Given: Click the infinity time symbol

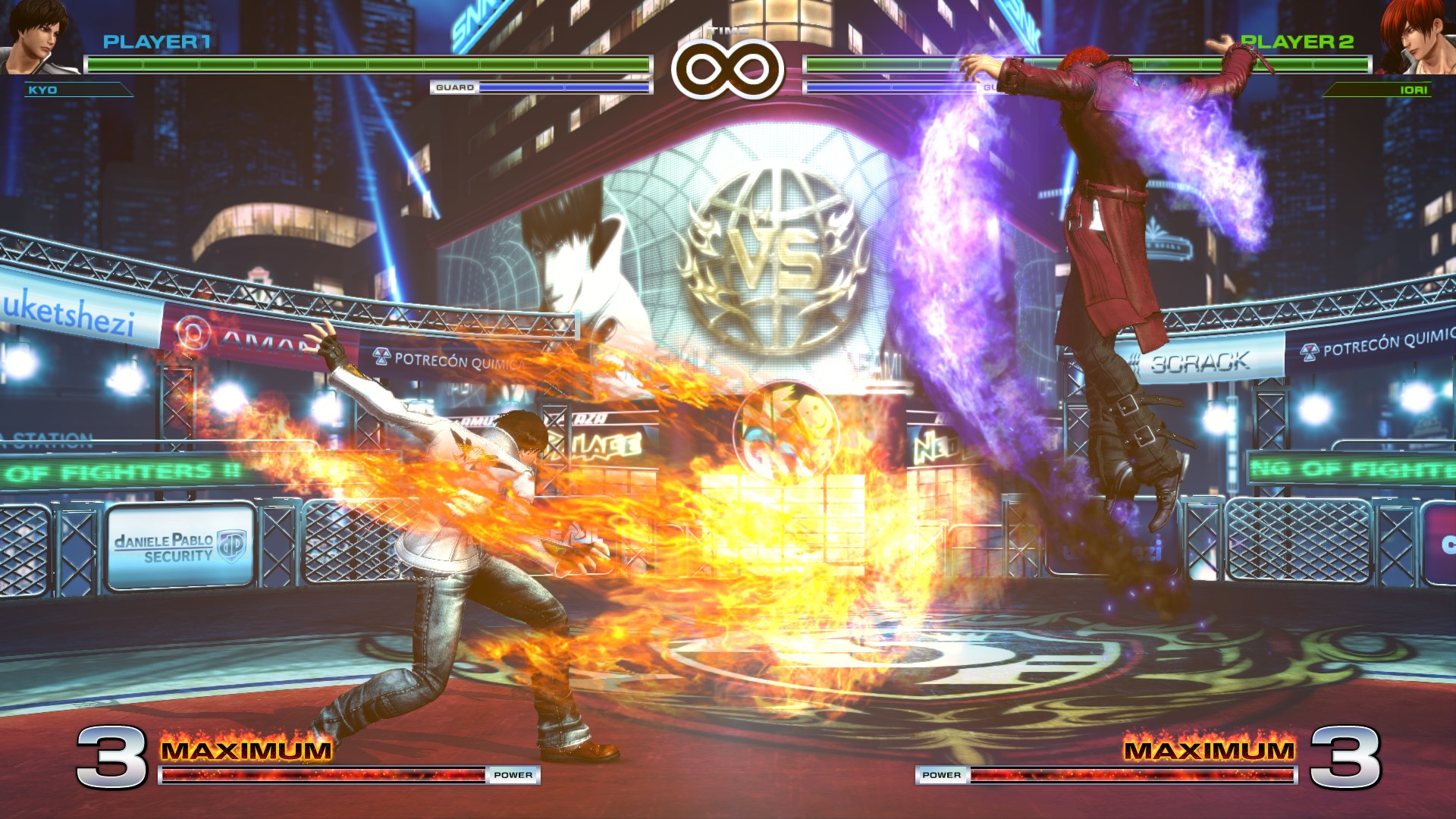Looking at the screenshot, I should tap(726, 68).
